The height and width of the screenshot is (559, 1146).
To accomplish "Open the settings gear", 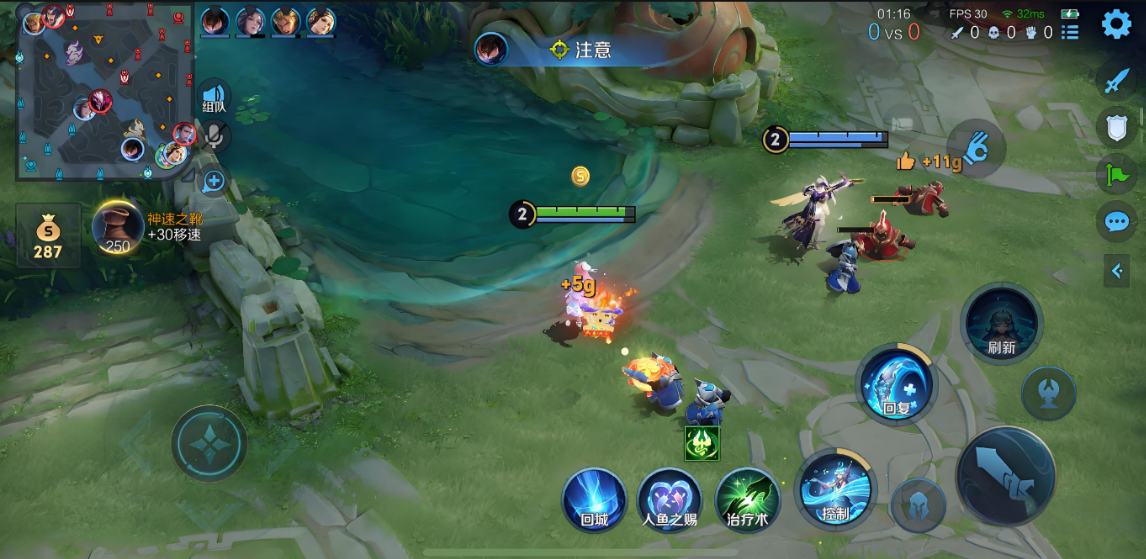I will pos(1116,24).
